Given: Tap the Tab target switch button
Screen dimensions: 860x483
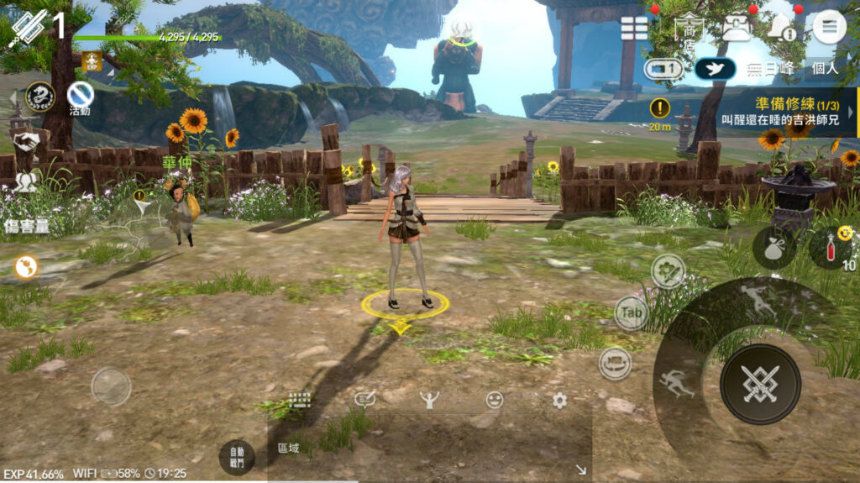Looking at the screenshot, I should pyautogui.click(x=630, y=313).
